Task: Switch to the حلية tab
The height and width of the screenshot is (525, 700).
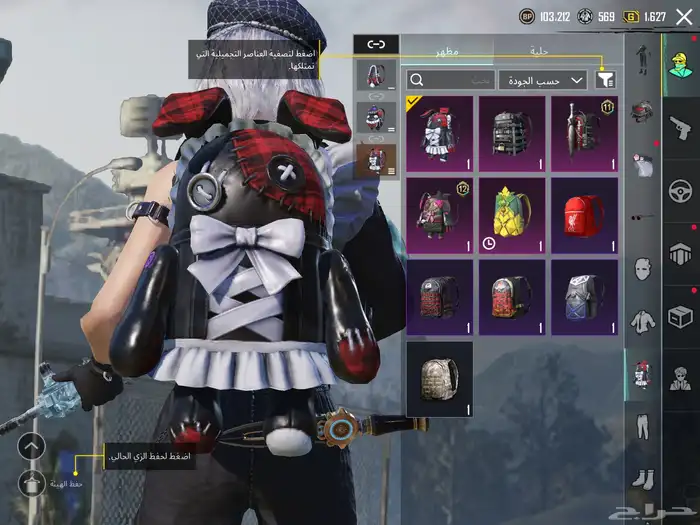Action: tap(539, 50)
